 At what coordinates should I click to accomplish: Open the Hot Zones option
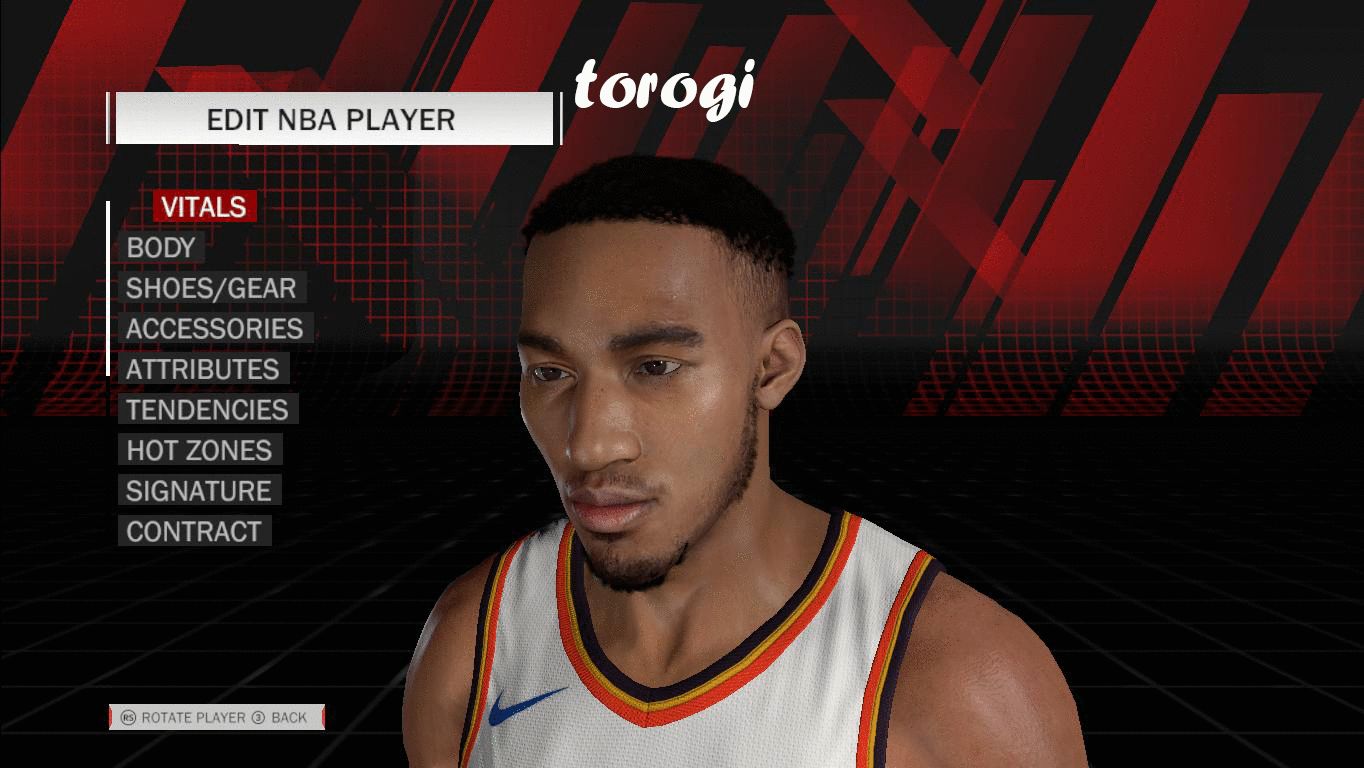pyautogui.click(x=199, y=451)
